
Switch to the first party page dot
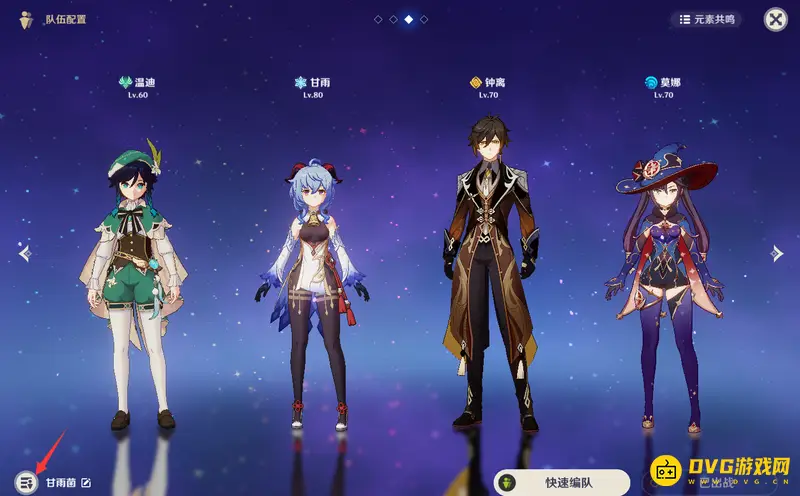pos(378,19)
